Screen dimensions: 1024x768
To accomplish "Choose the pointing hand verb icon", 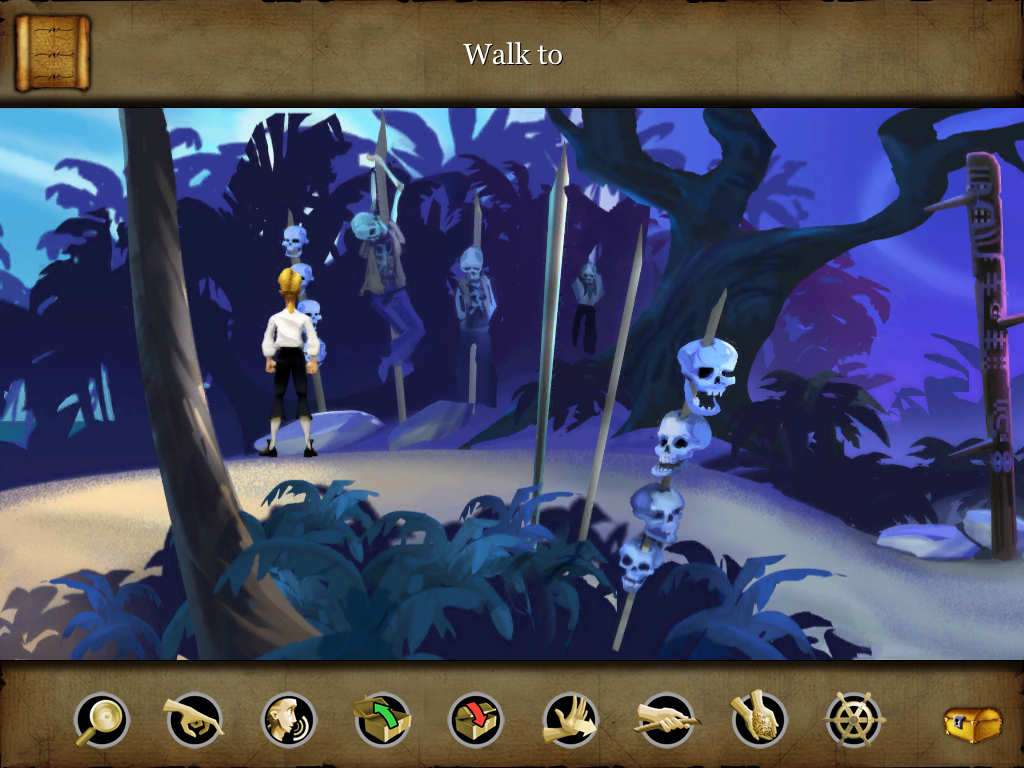I will 194,720.
